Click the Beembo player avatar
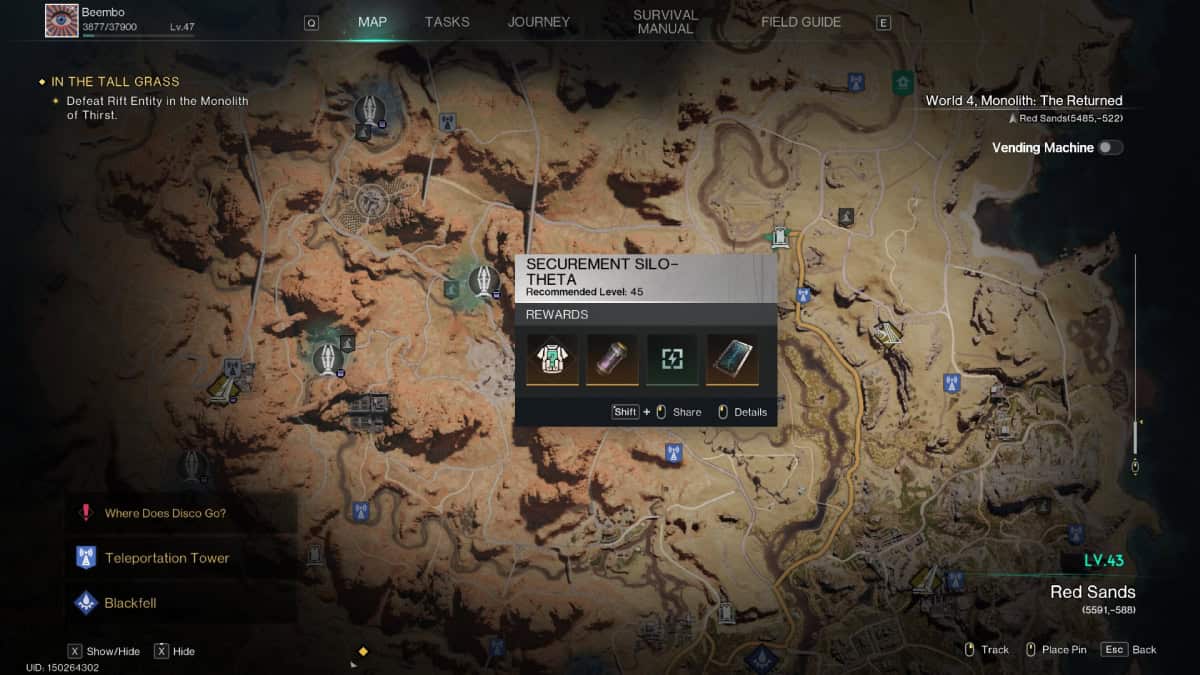1200x675 pixels. click(x=62, y=20)
